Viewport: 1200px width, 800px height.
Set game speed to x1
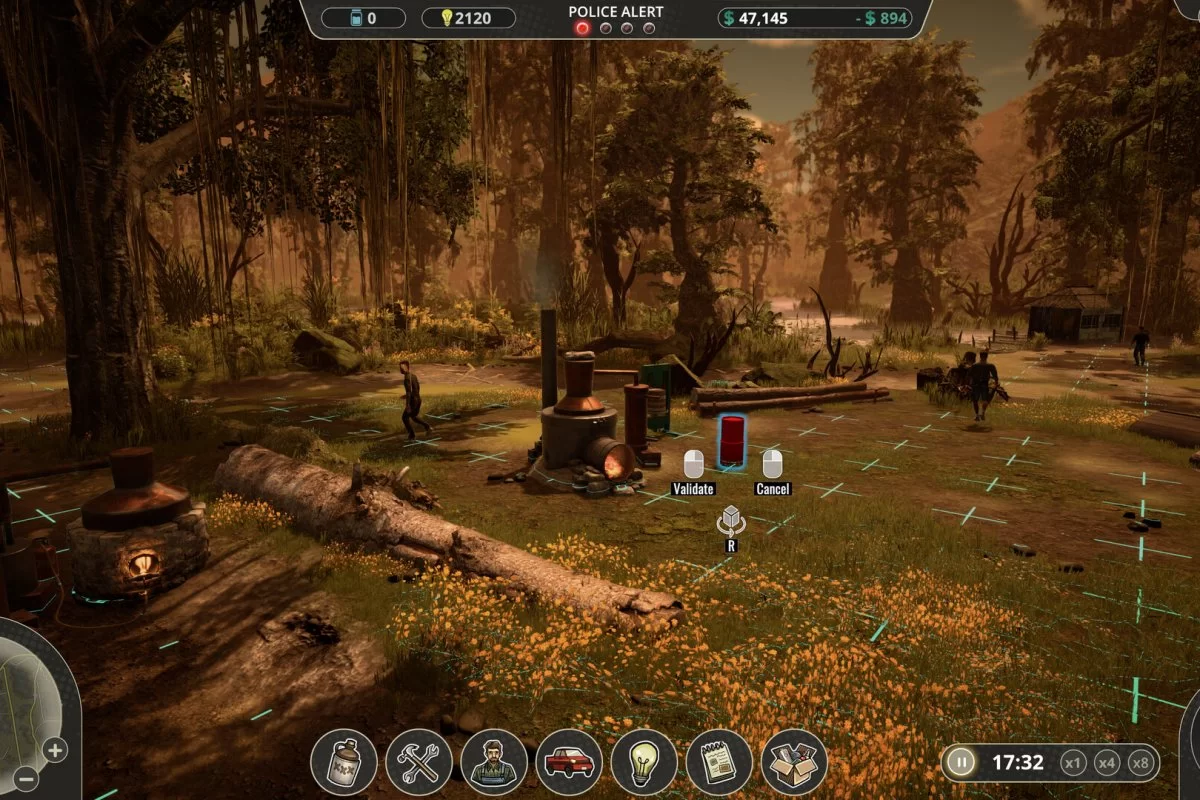tap(1073, 763)
